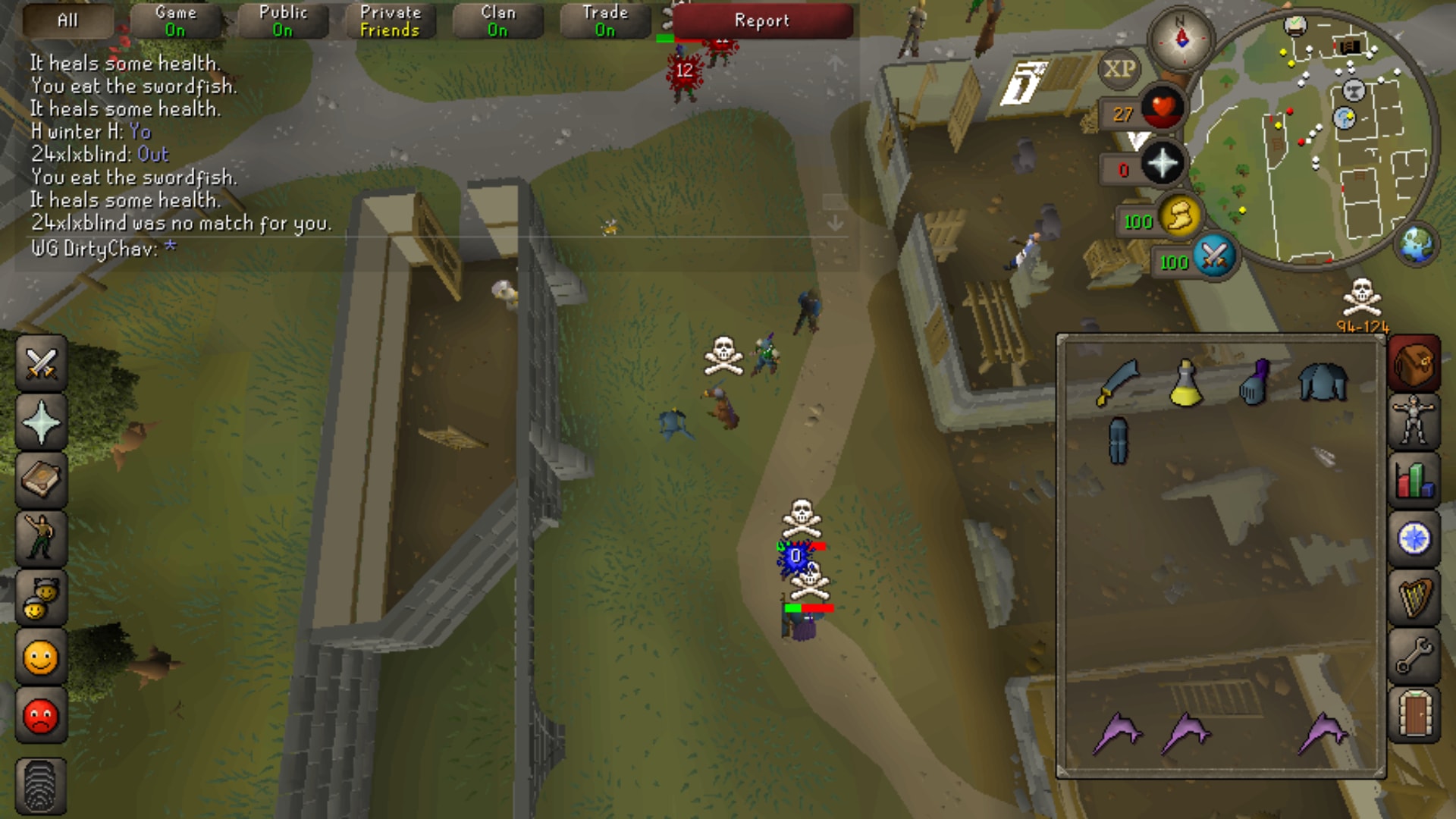The width and height of the screenshot is (1456, 819).
Task: Drink the yellow potion in inventory
Action: (1185, 383)
